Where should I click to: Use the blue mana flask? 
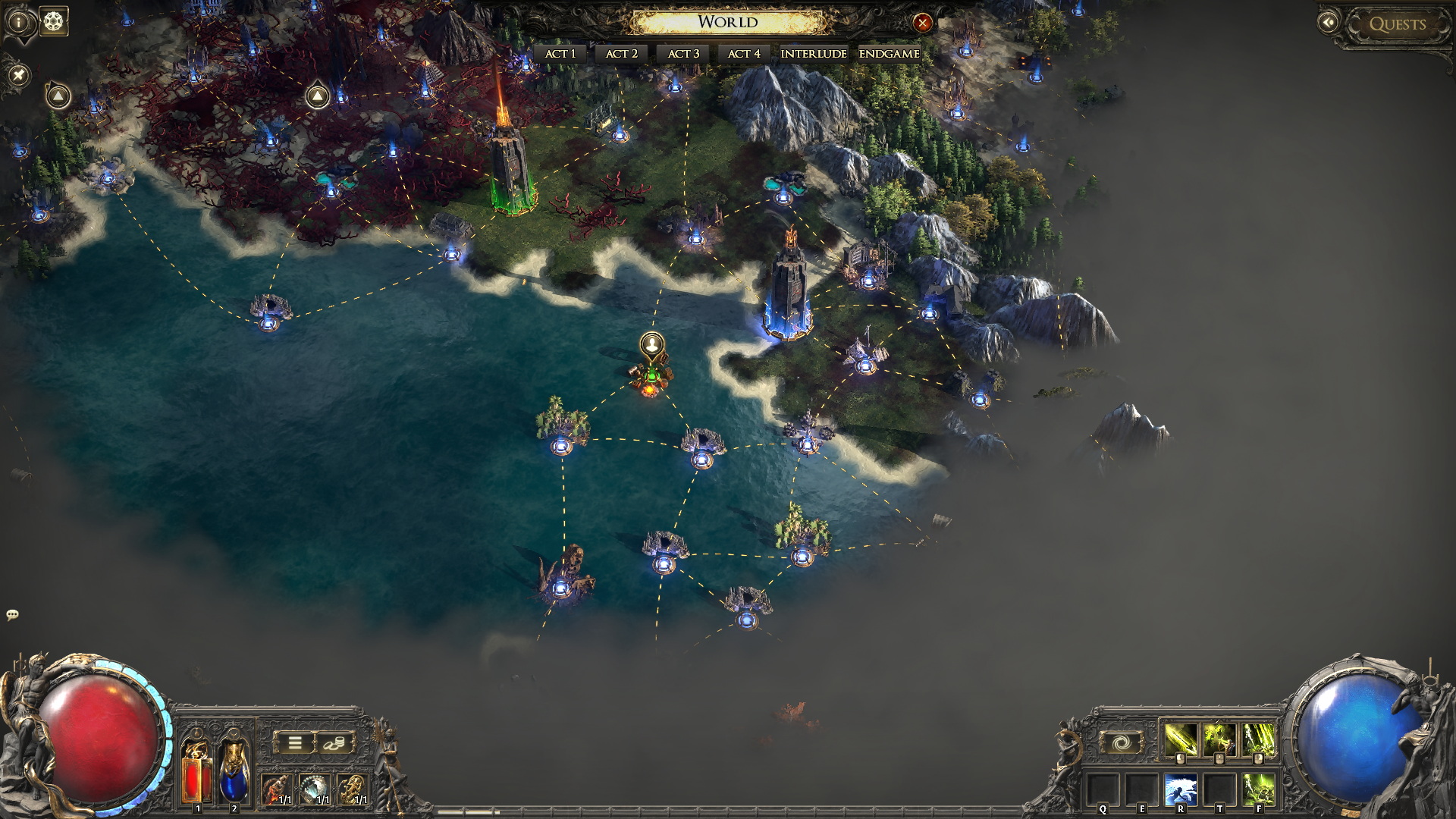tap(234, 771)
